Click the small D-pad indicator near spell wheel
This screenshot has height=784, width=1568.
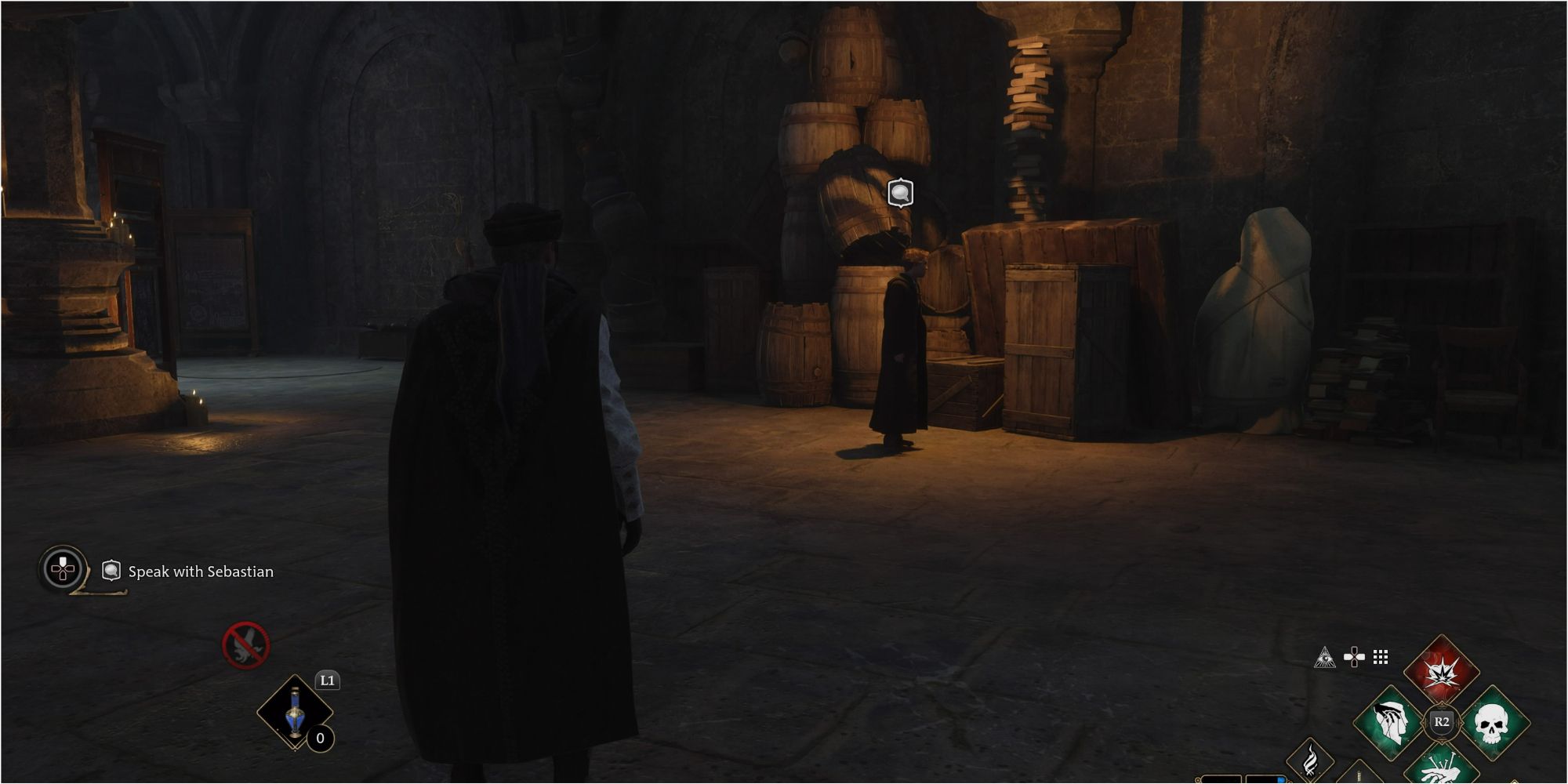[x=1353, y=656]
